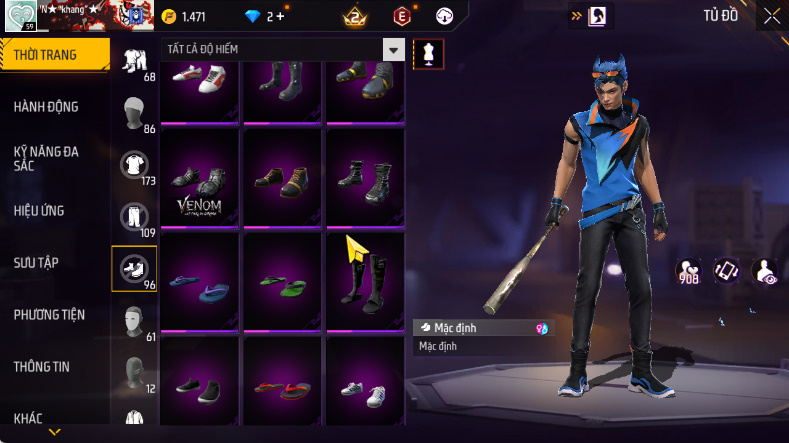Select the Venom shoes item

(200, 178)
